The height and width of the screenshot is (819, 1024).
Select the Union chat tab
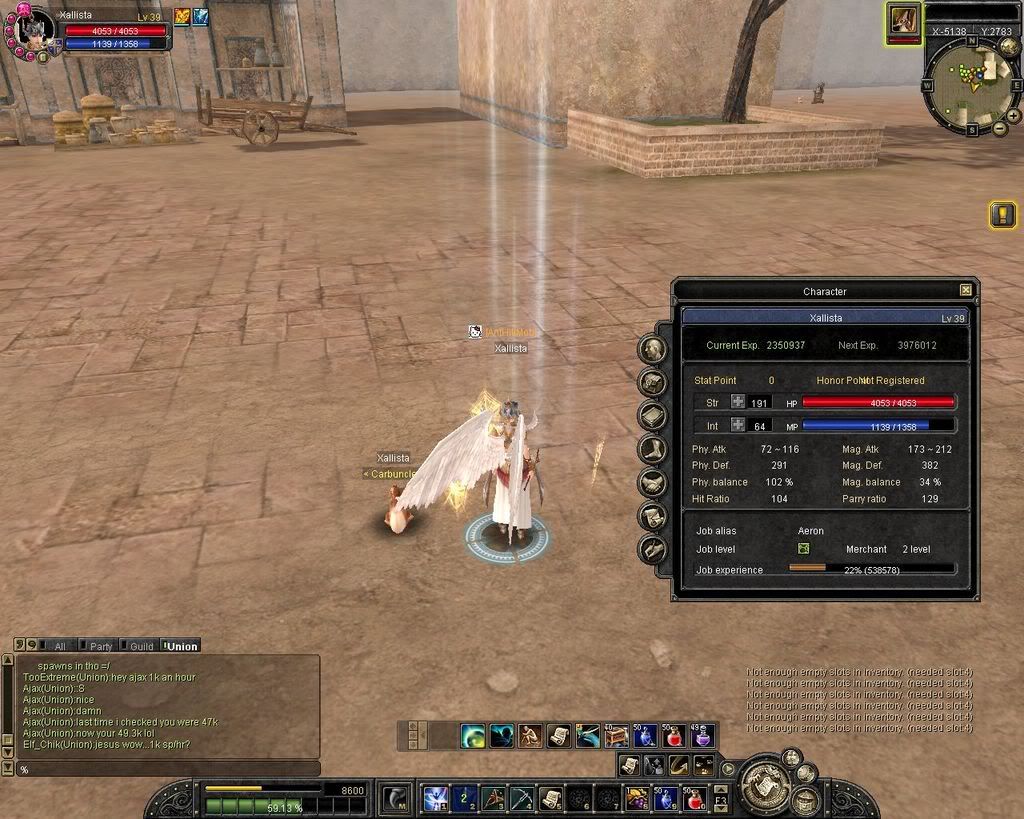(x=181, y=646)
